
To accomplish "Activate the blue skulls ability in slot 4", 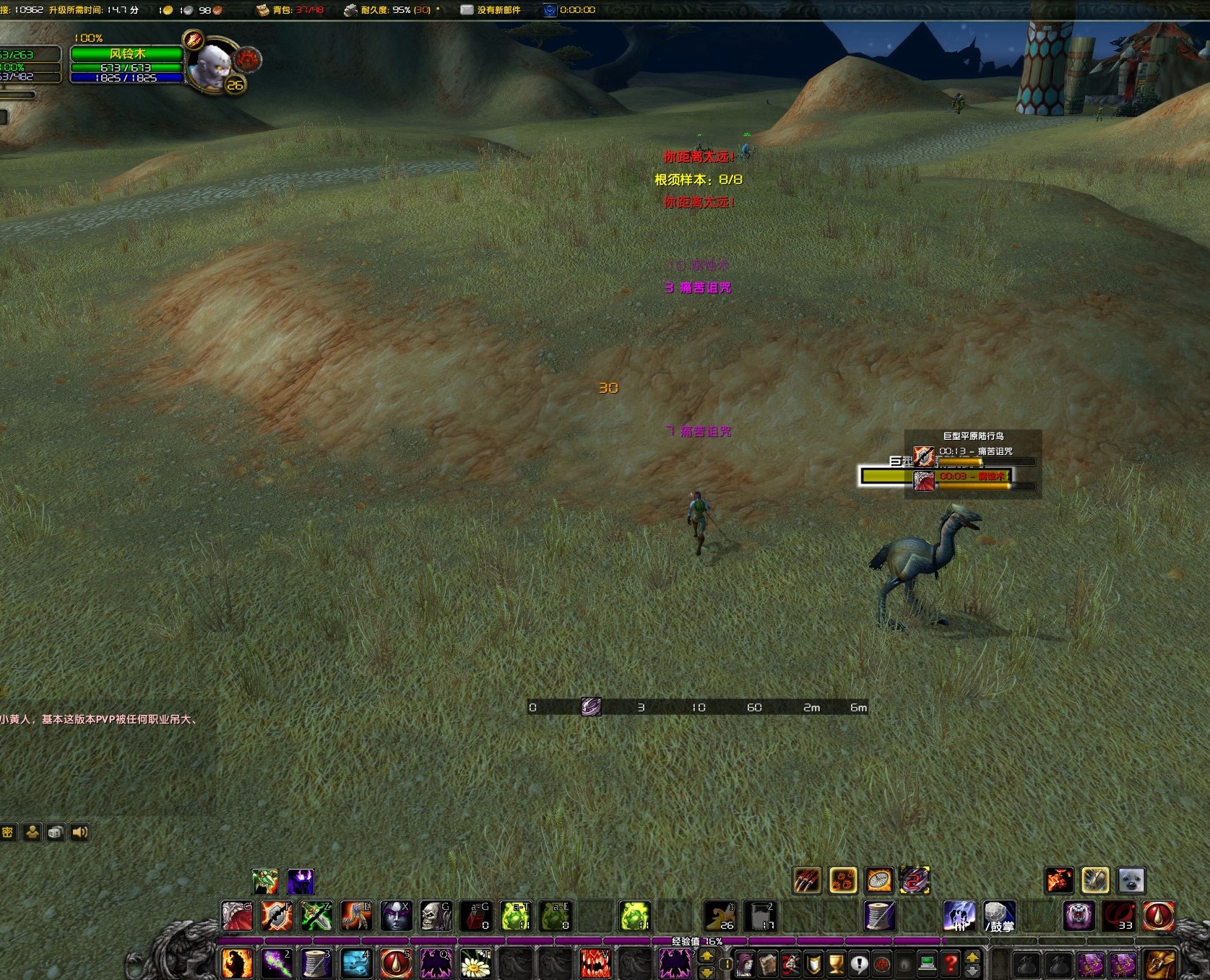I will pyautogui.click(x=356, y=963).
